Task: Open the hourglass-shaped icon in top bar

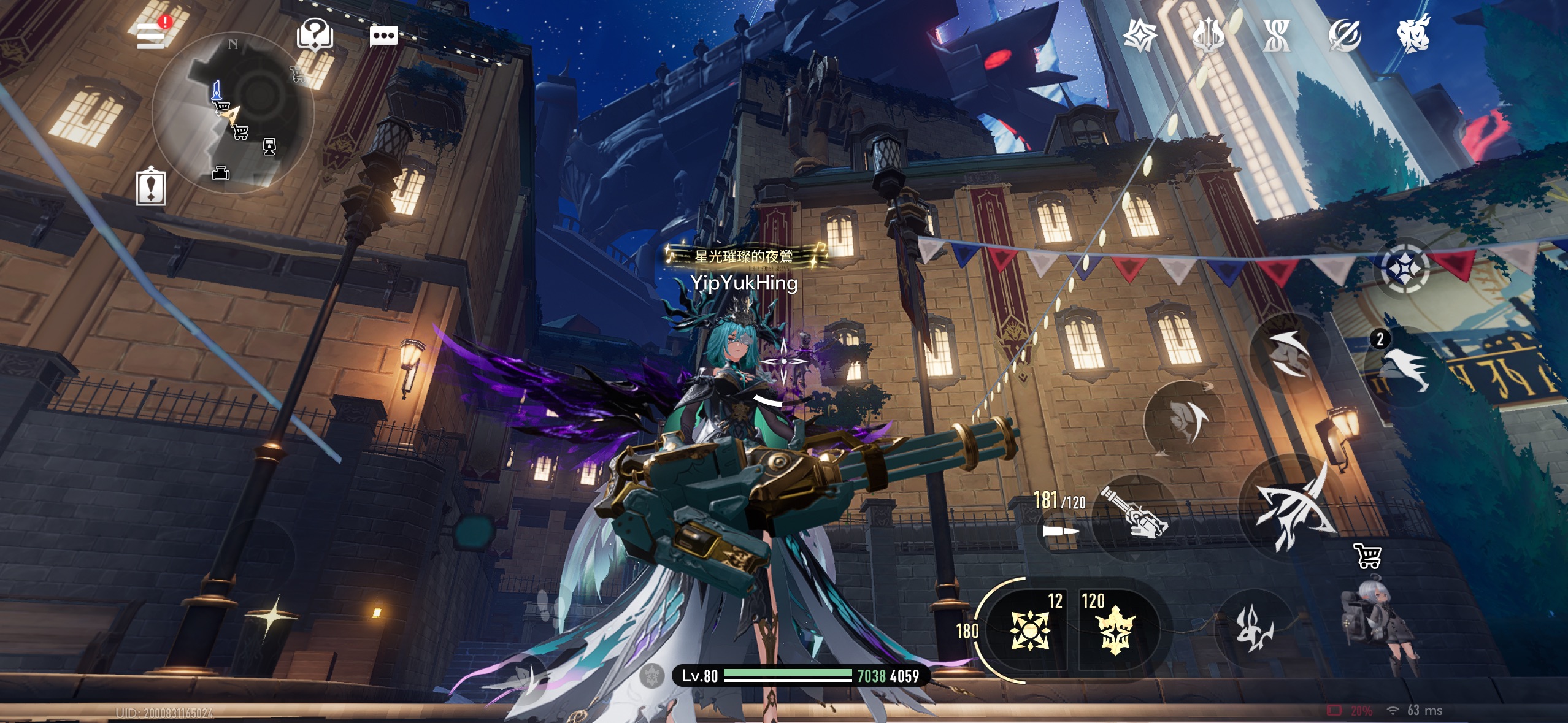Action: pyautogui.click(x=1277, y=35)
